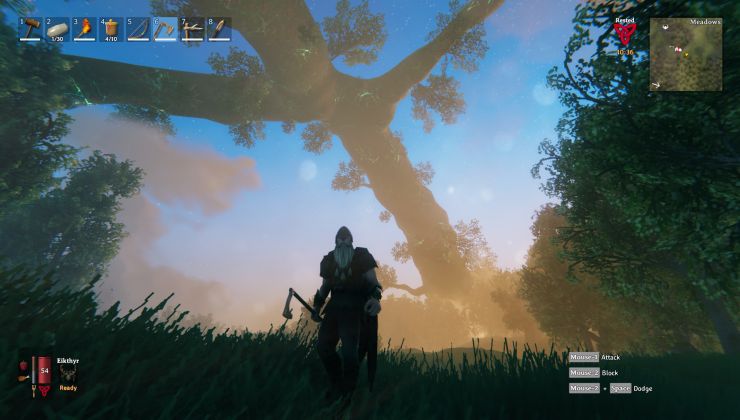Viewport: 740px width, 420px height.
Task: Select the knife in hotbar slot 8
Action: [x=219, y=28]
